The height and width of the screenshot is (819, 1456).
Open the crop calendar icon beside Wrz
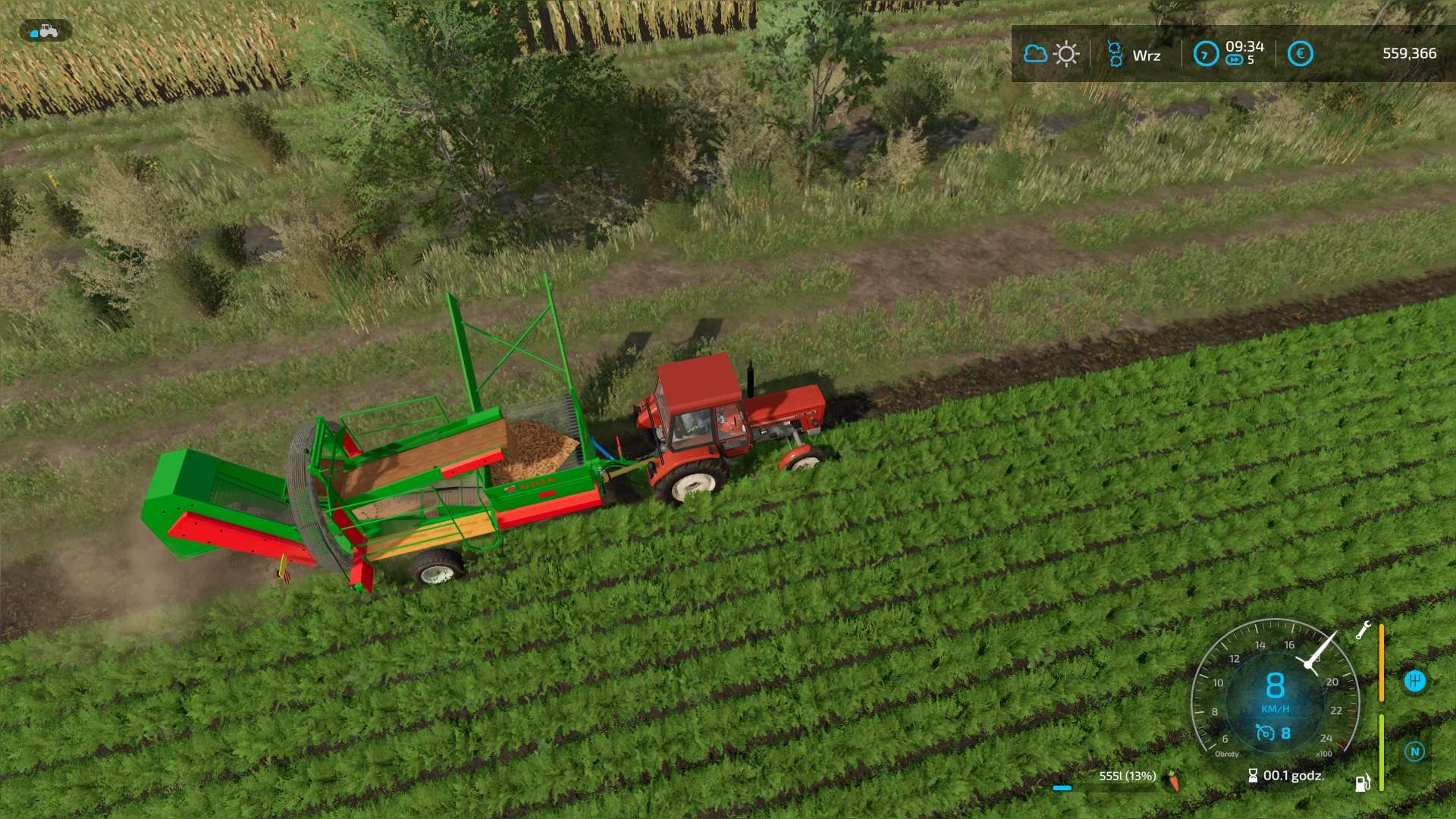pos(1115,52)
